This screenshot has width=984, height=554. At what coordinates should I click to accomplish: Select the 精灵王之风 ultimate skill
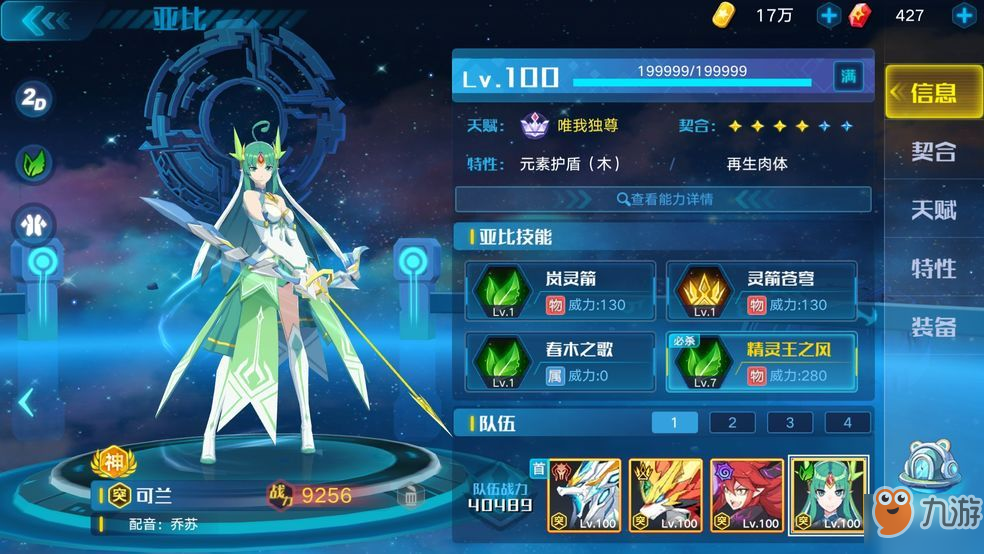click(x=761, y=361)
